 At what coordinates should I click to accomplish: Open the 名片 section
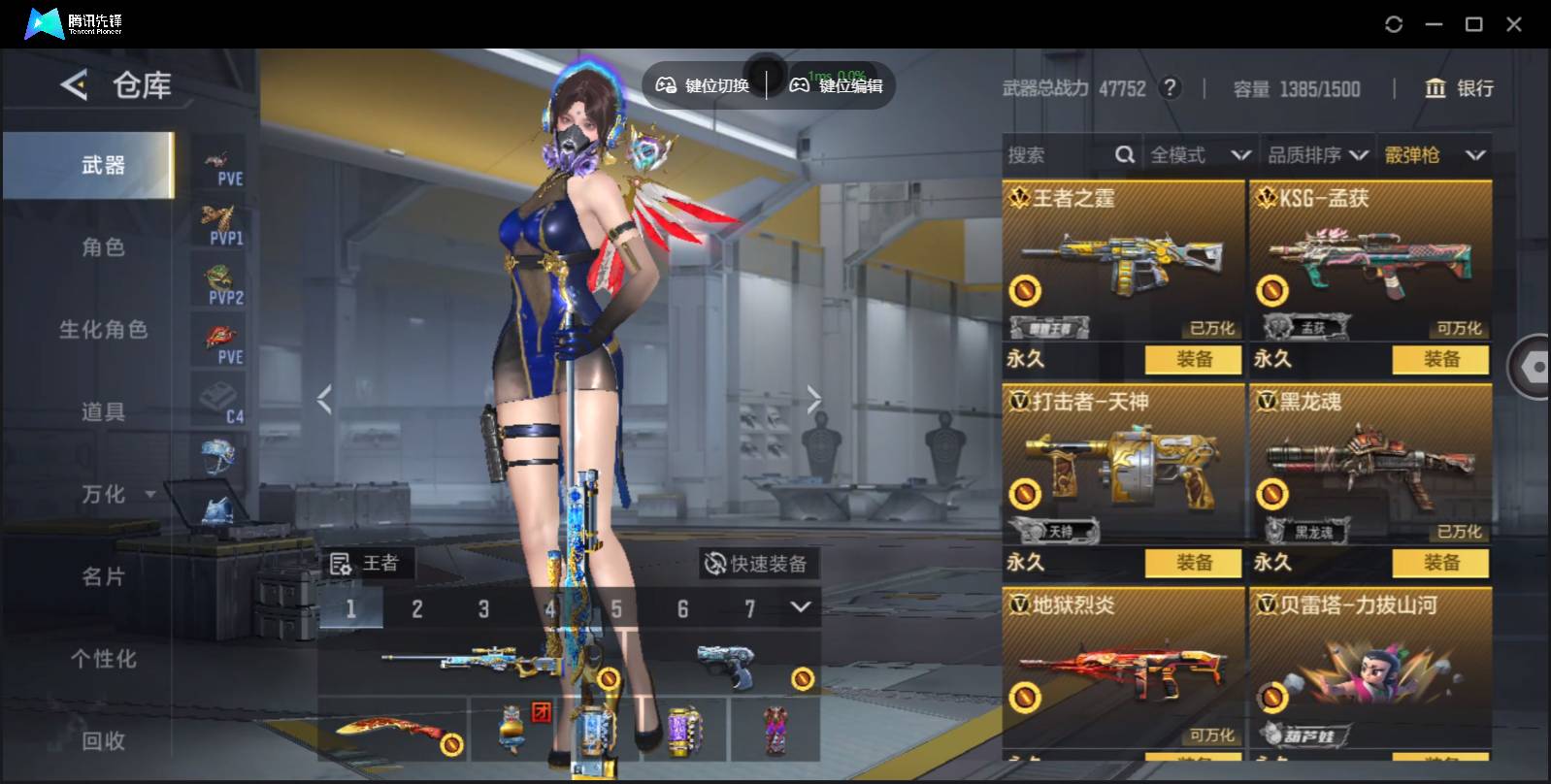click(103, 577)
